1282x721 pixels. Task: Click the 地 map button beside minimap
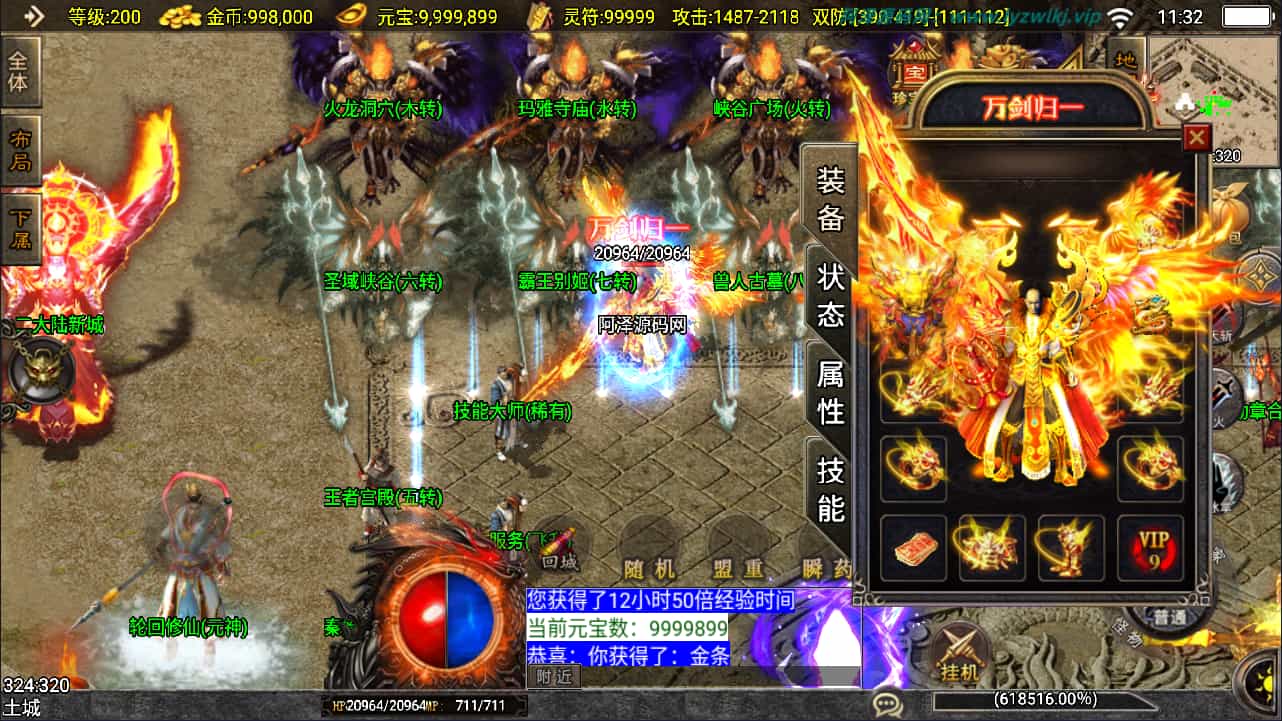coord(1126,60)
